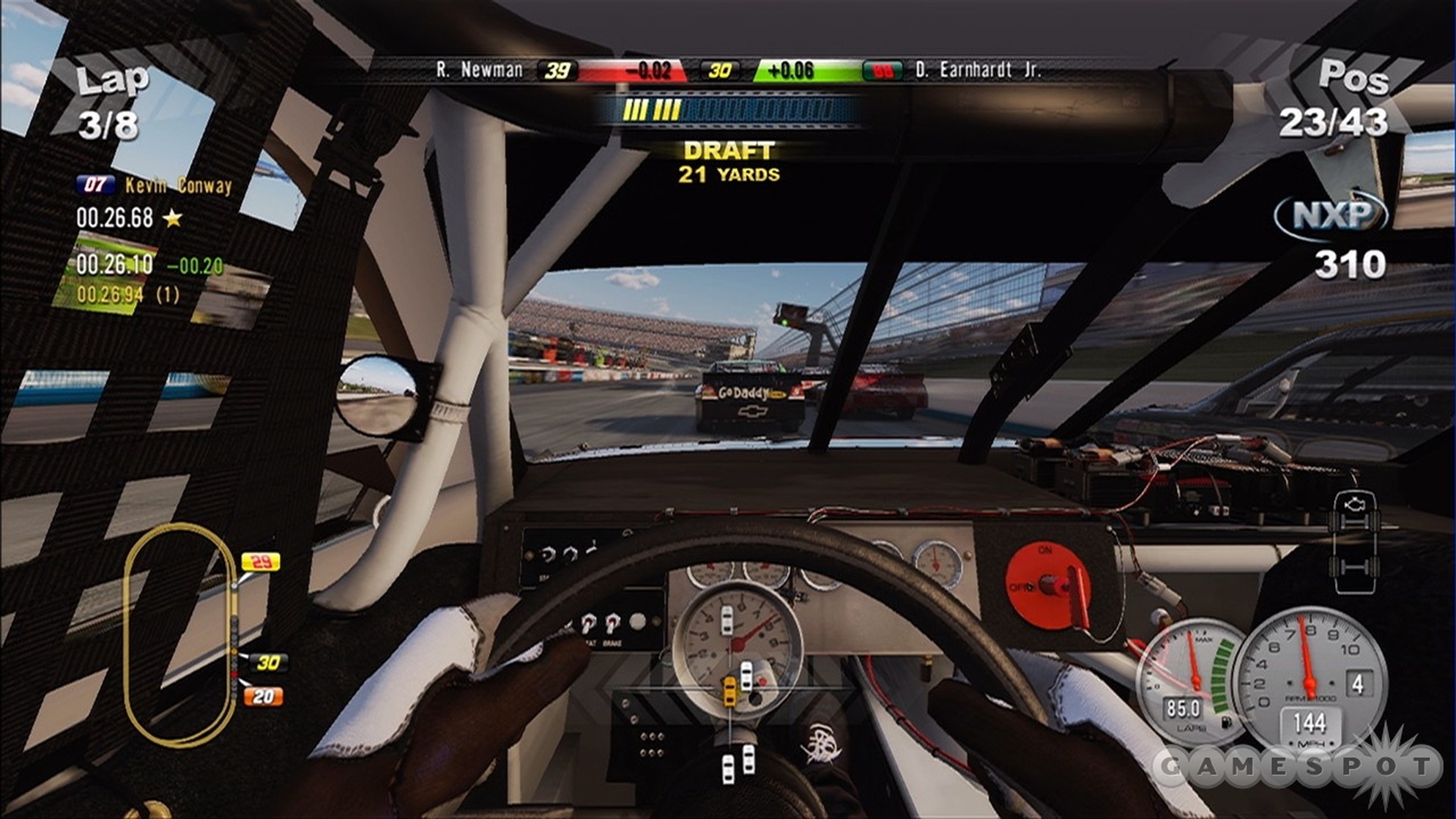Select R. Newman's number 39 badge

[x=557, y=70]
